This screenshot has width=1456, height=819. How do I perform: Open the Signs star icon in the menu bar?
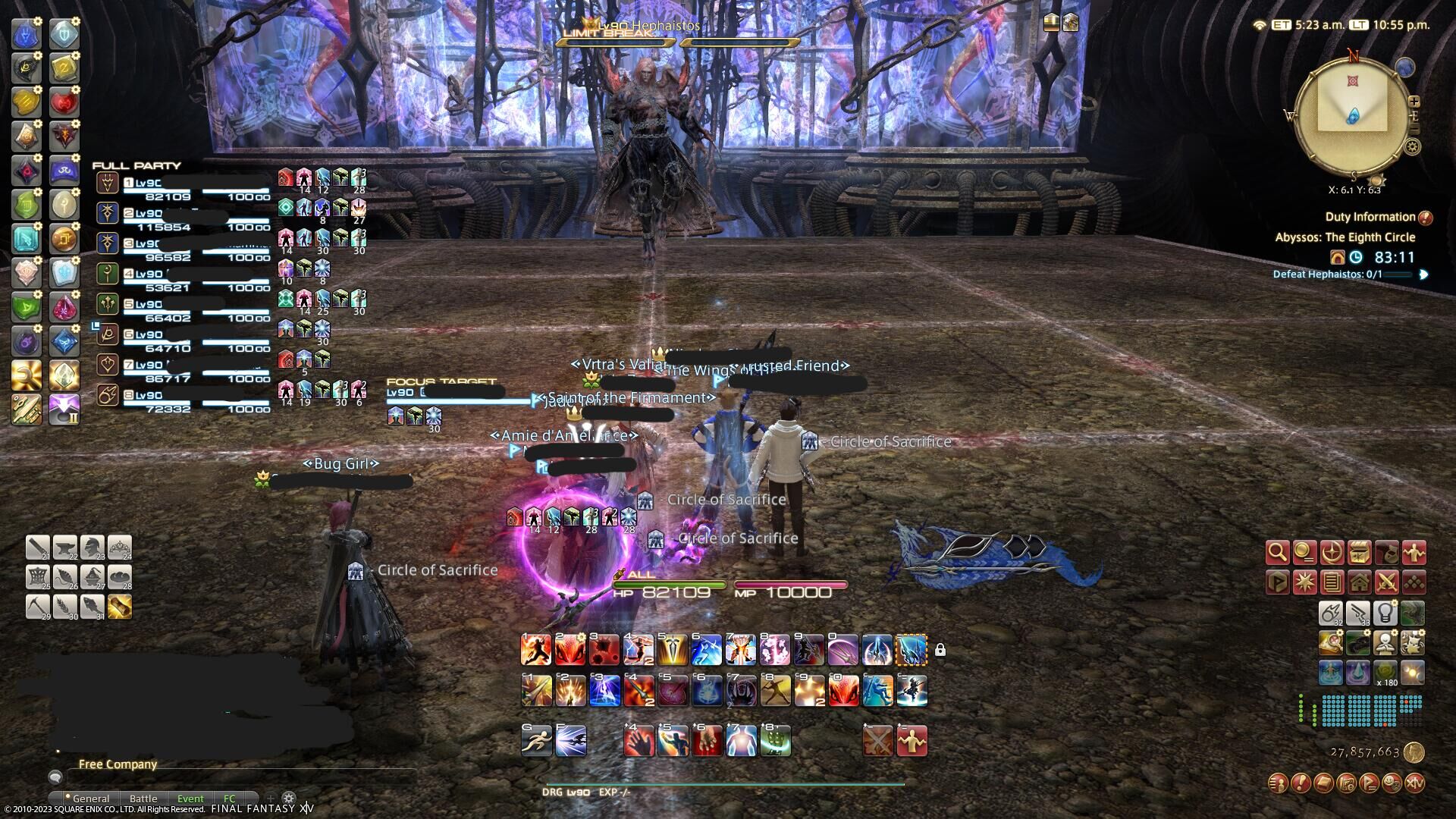click(1304, 582)
